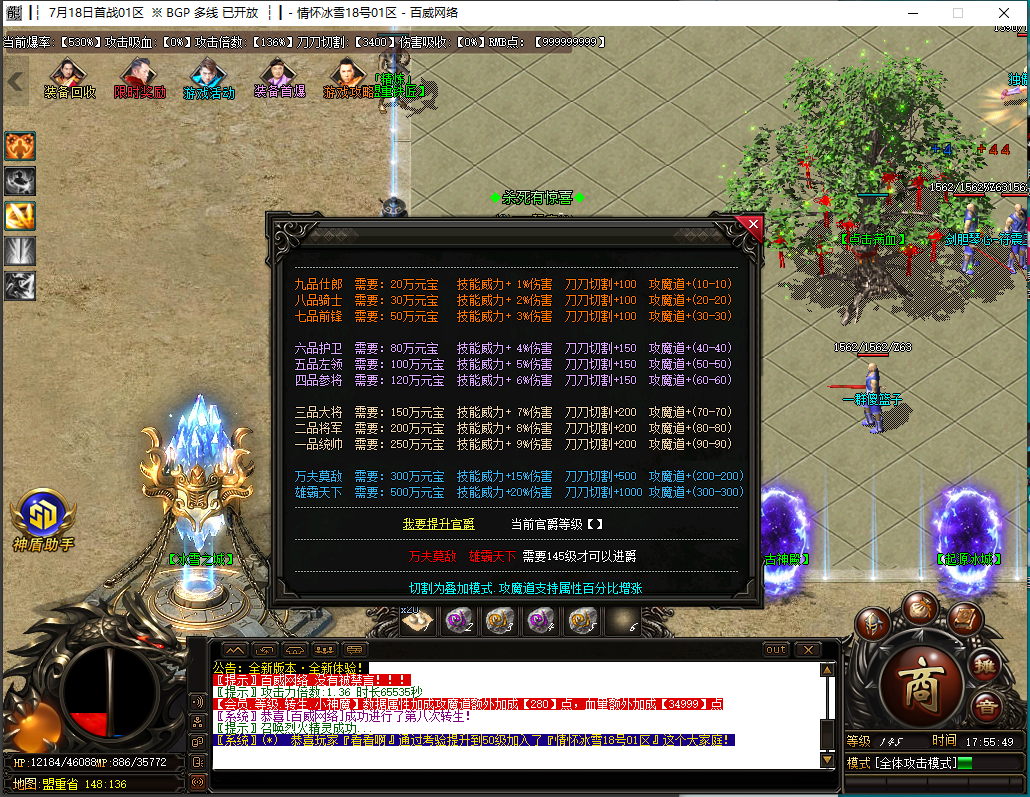This screenshot has width=1030, height=797.
Task: Click the 我要提升官爵 upgrade link
Action: click(438, 524)
